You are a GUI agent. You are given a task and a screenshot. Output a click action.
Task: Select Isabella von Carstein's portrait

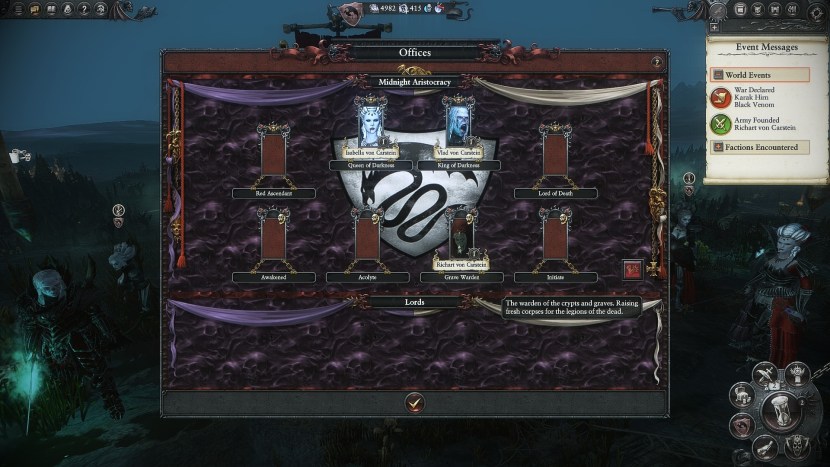pos(373,124)
